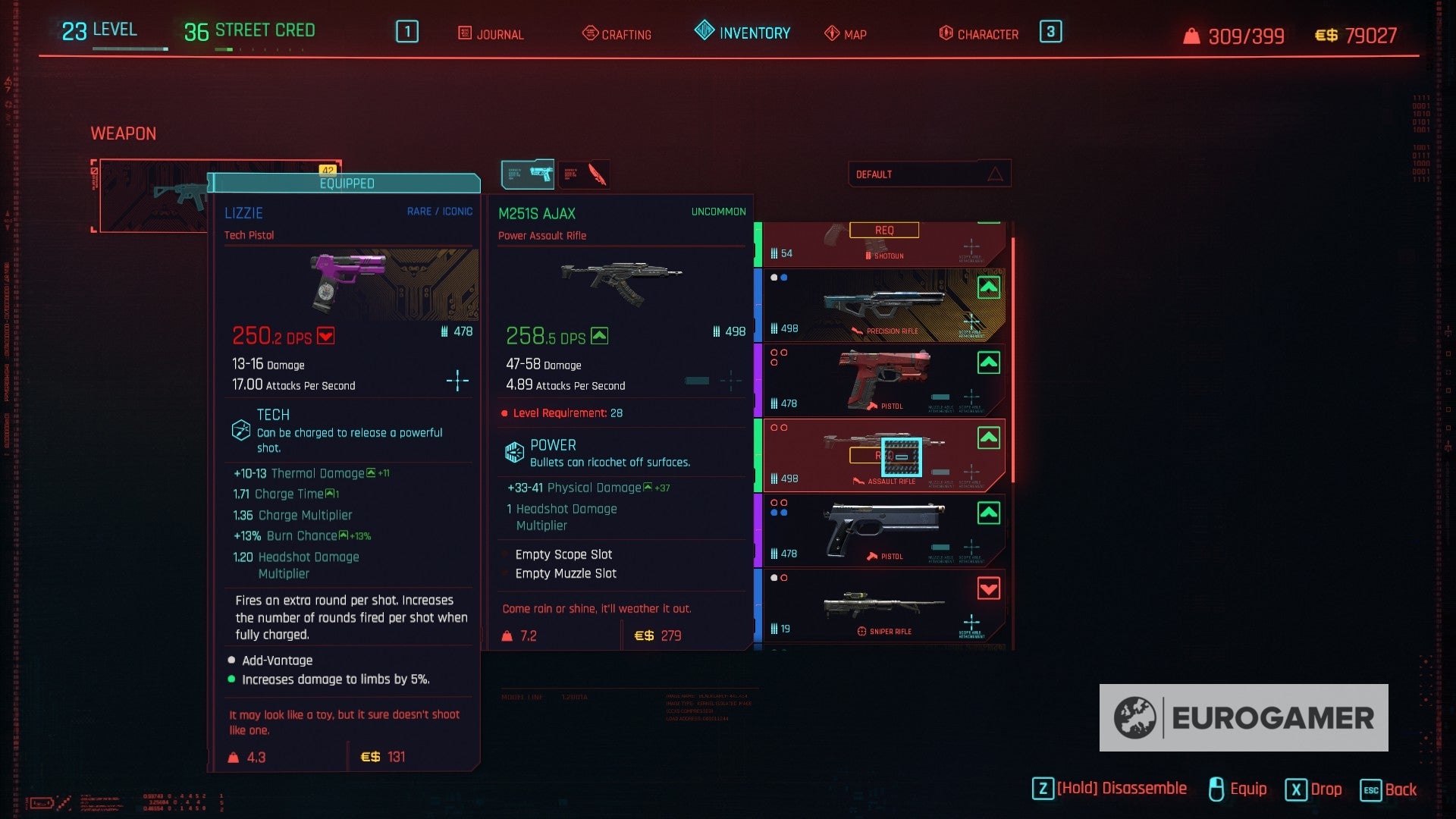
Task: Open the DEFAULT sorting dropdown
Action: (x=929, y=174)
